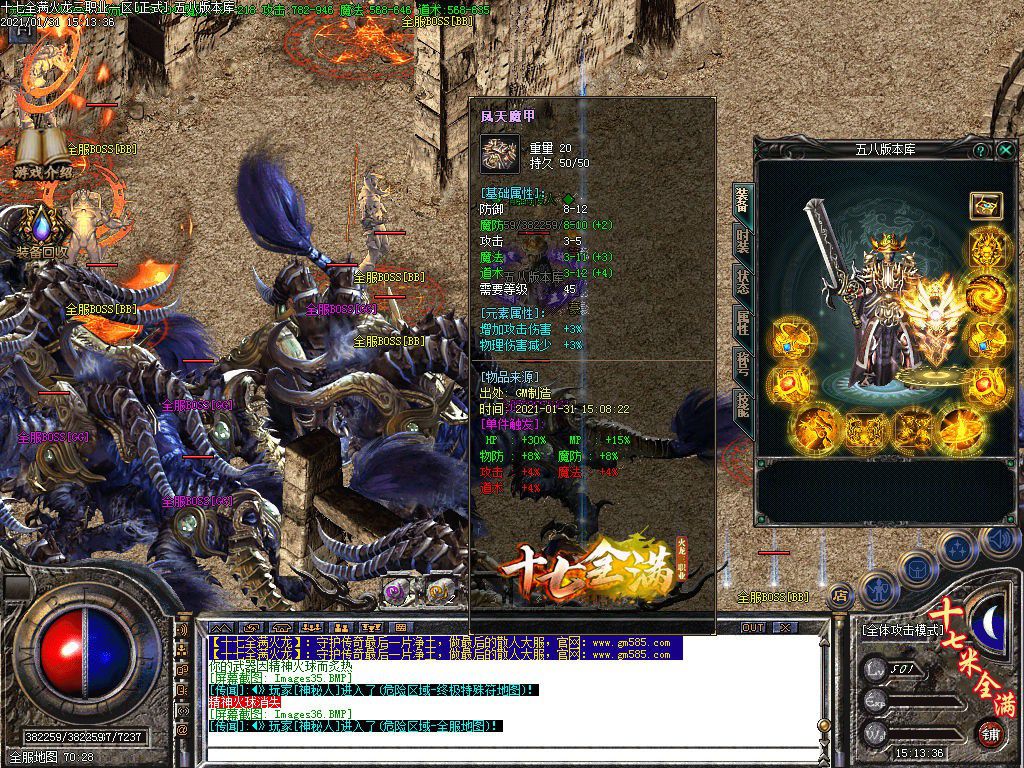1024x768 pixels.
Task: Open the bag round button
Action: [916, 566]
